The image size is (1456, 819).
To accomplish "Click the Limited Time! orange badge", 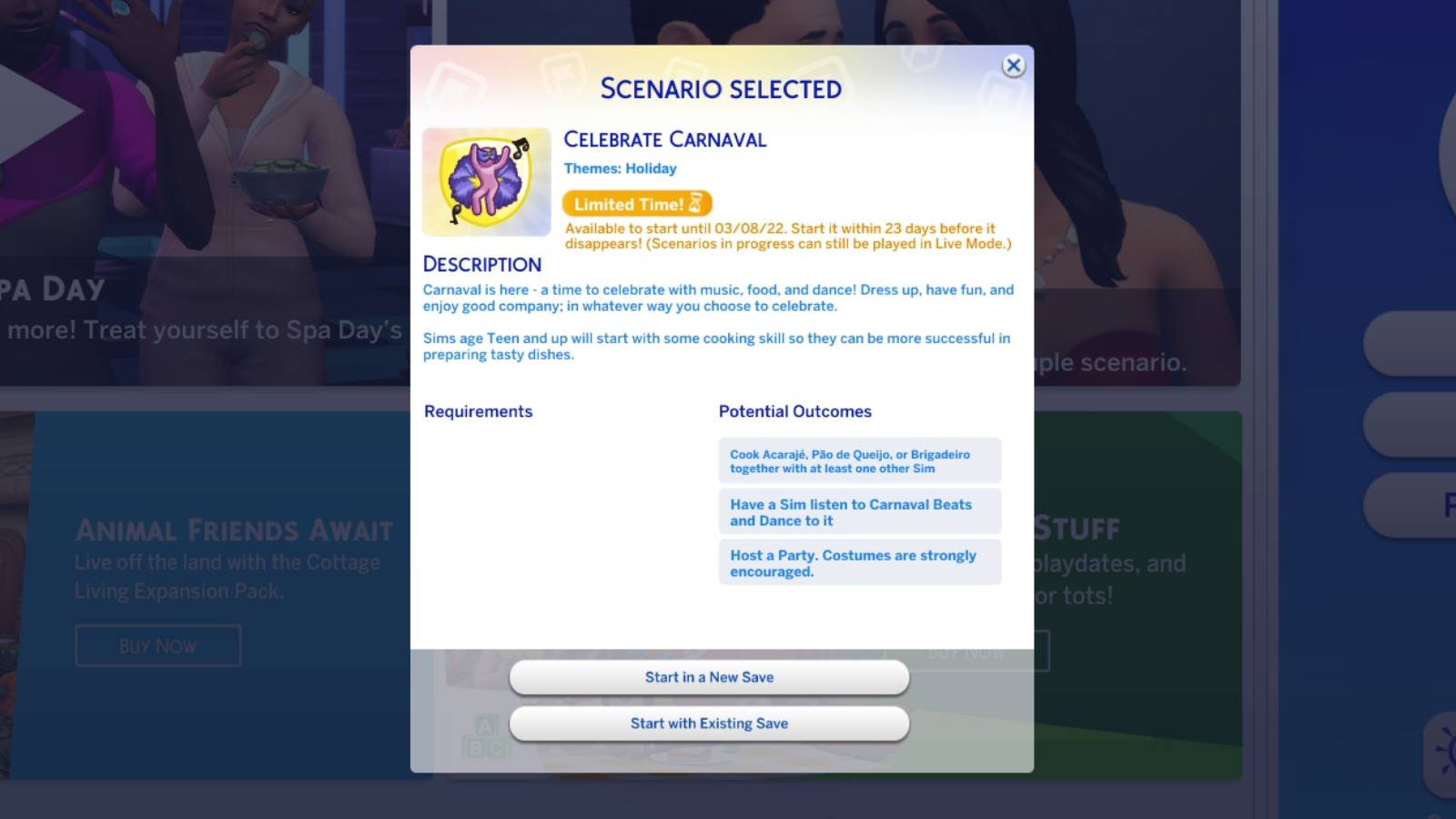I will tap(635, 204).
